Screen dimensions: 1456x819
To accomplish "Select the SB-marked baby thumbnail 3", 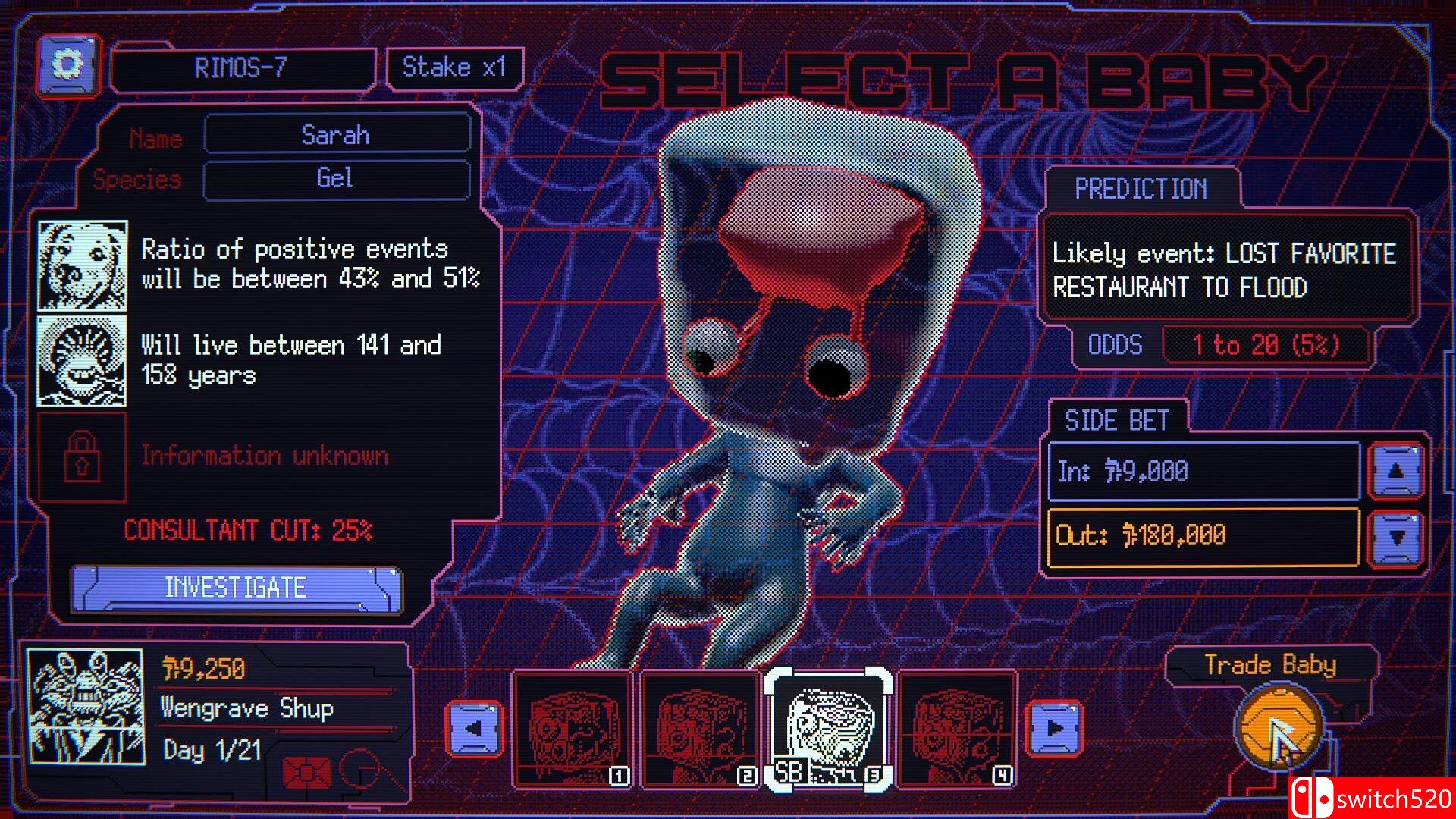I will coord(829,726).
